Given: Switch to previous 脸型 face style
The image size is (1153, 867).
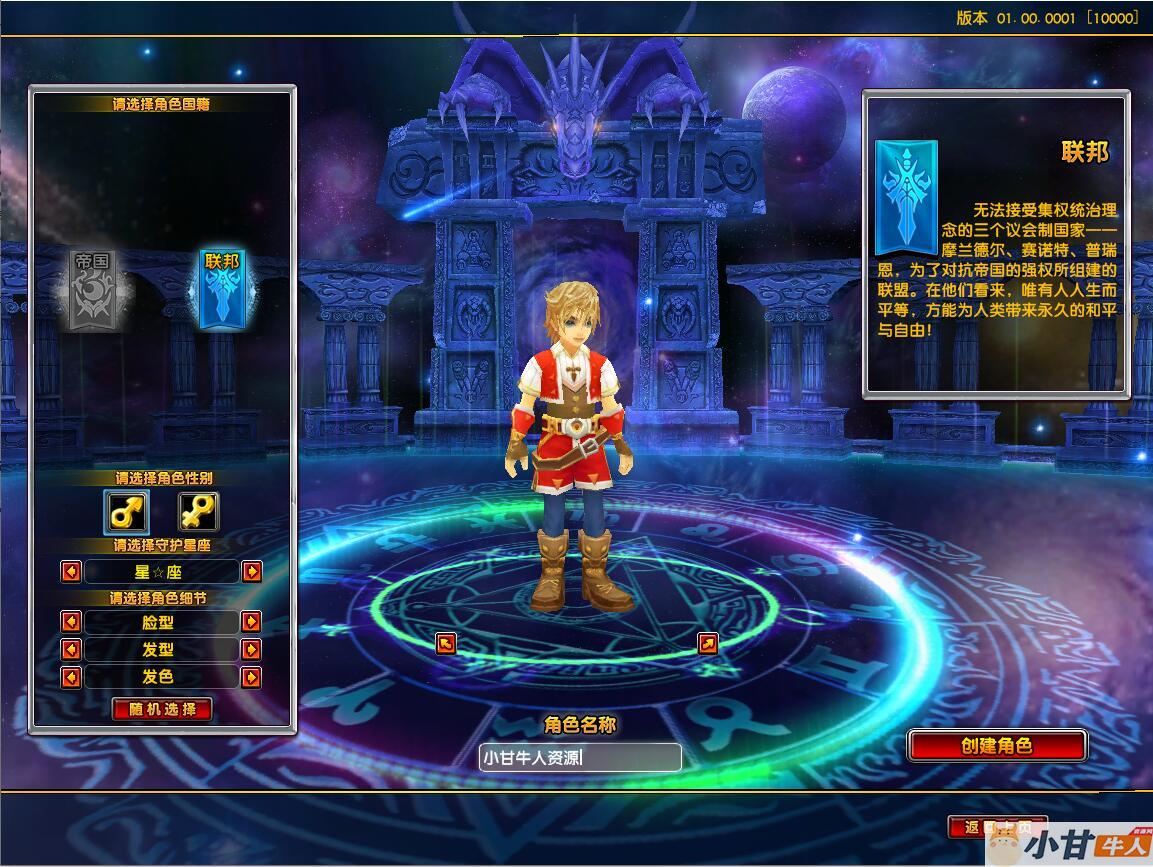Looking at the screenshot, I should coord(71,621).
